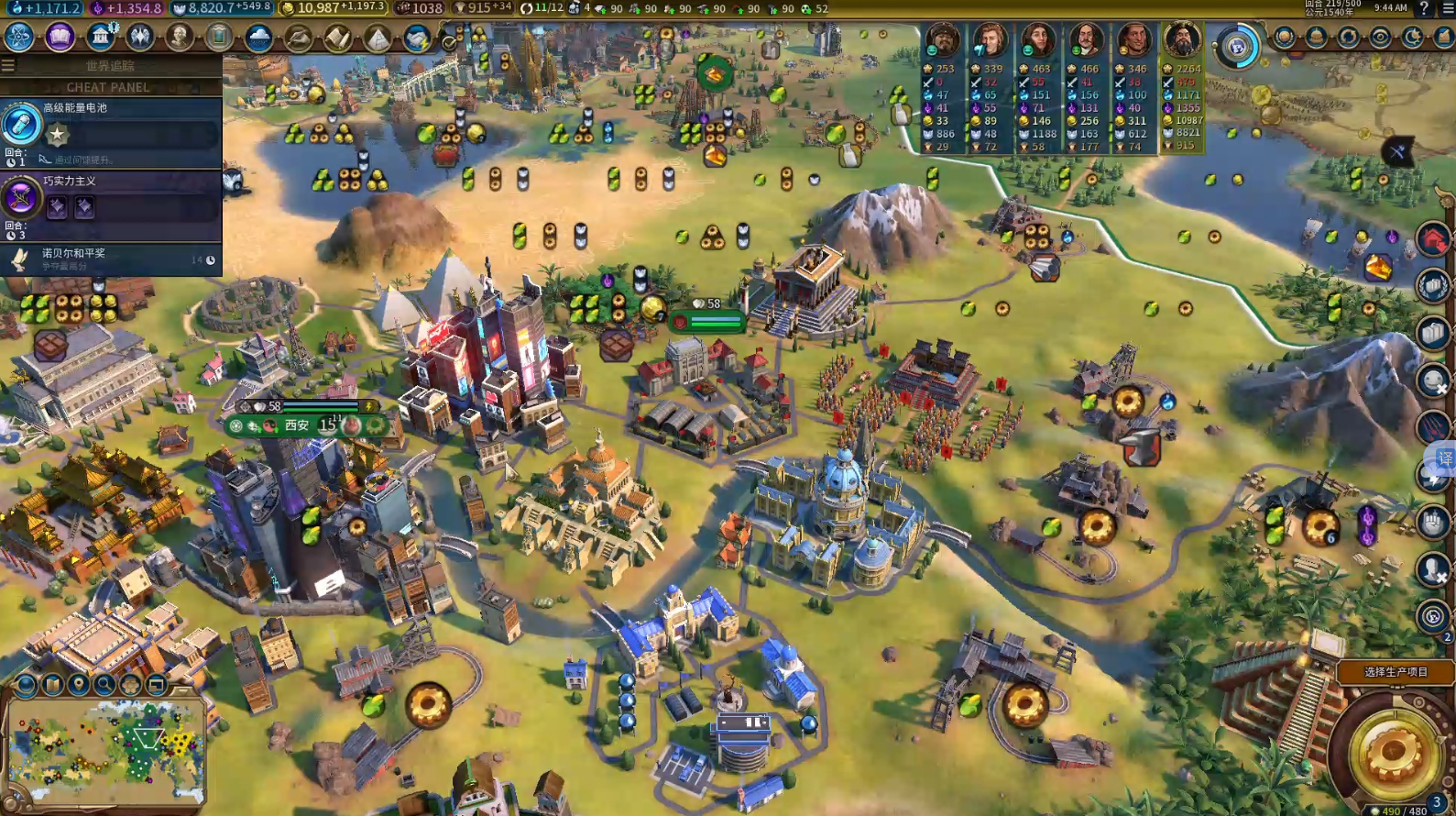This screenshot has height=816, width=1456.
Task: Open the climate cloud icon
Action: (258, 38)
